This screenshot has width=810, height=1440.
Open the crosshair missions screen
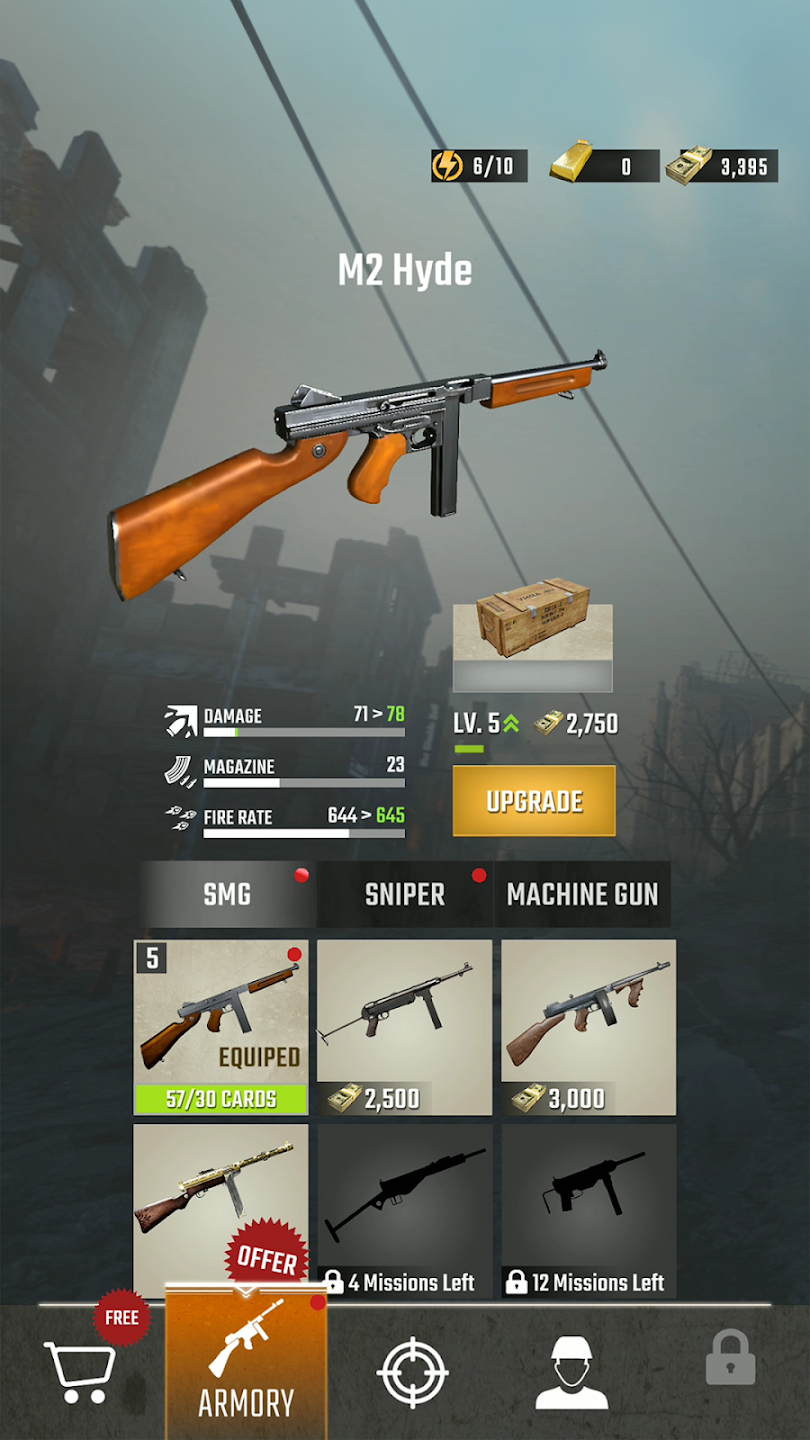point(412,1372)
